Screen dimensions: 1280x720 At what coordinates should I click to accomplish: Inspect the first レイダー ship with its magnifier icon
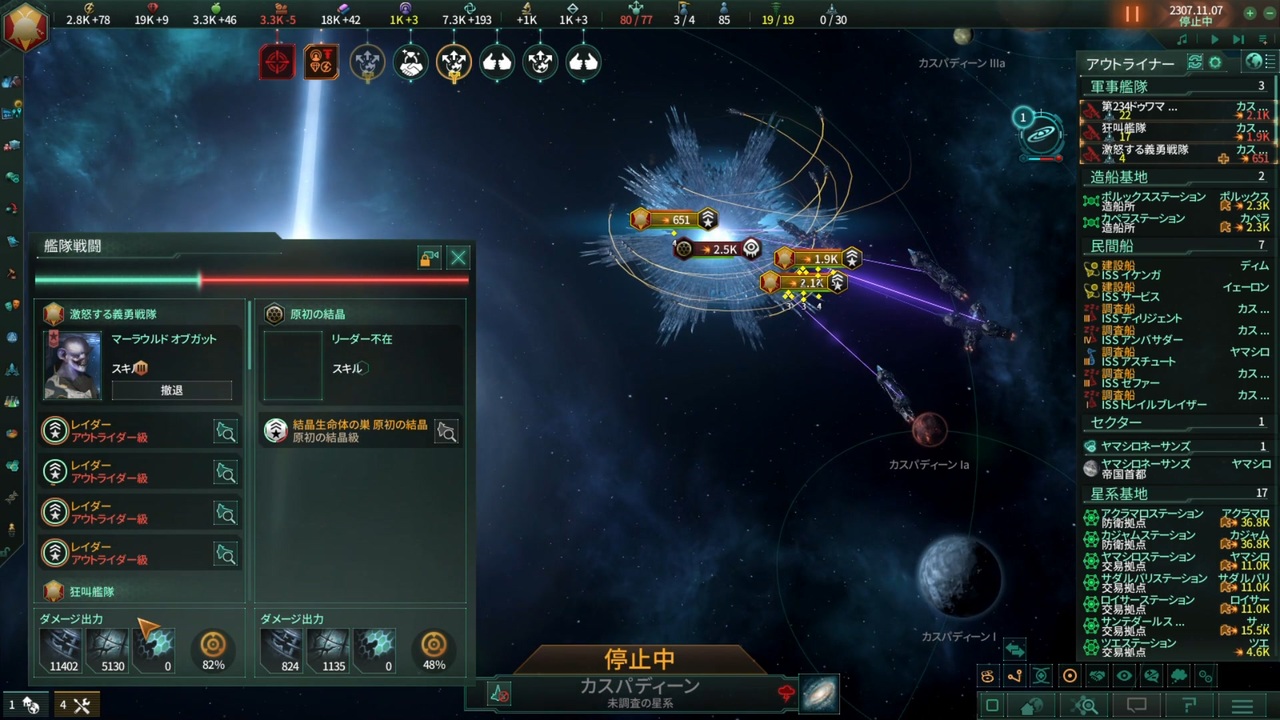coord(225,432)
